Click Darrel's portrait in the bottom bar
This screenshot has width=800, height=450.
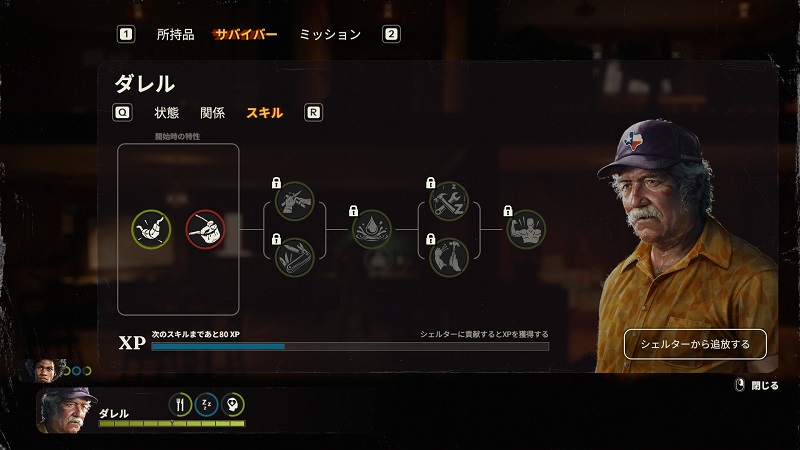point(68,409)
